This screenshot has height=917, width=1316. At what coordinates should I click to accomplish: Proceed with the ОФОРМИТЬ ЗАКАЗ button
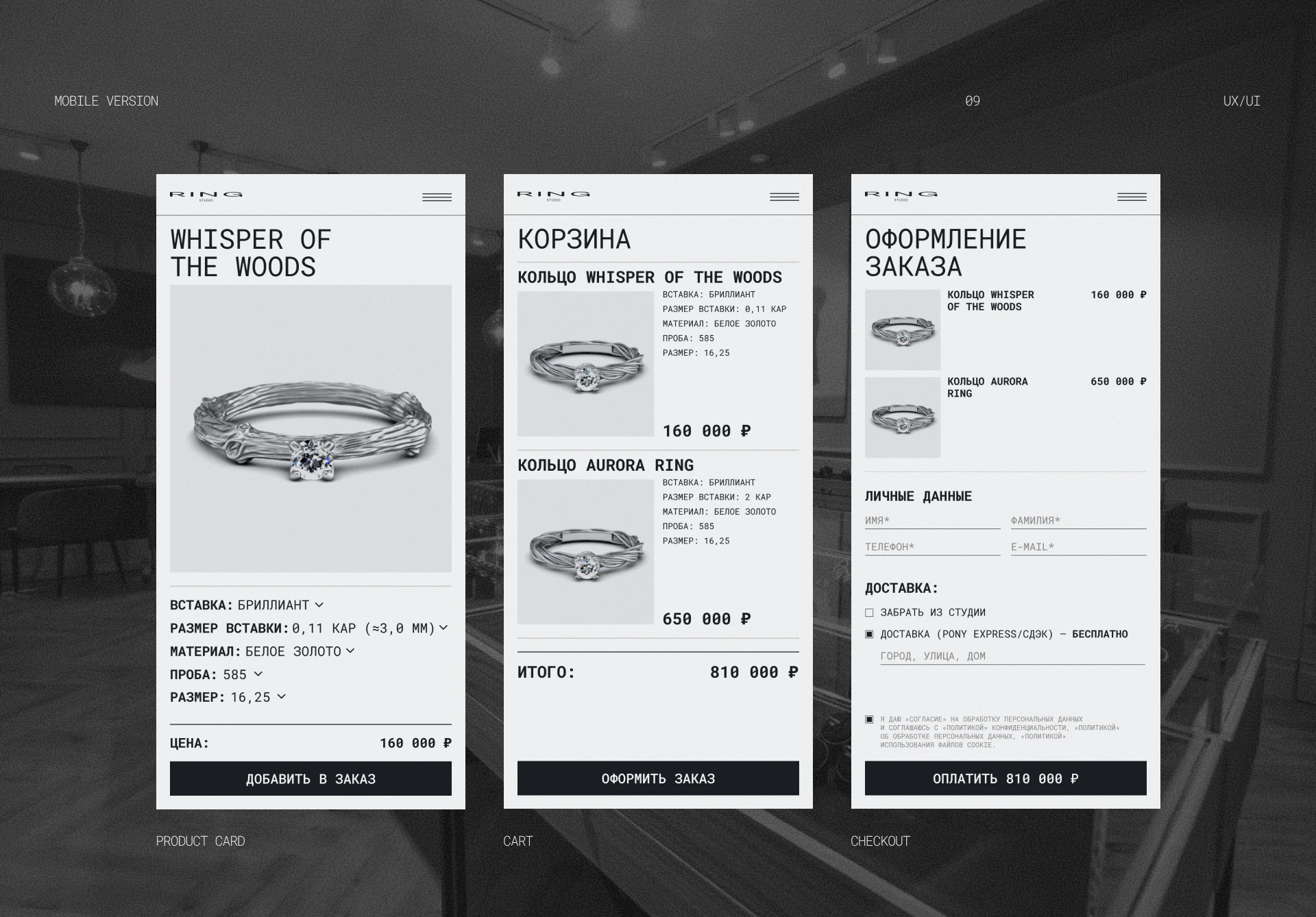tap(658, 779)
